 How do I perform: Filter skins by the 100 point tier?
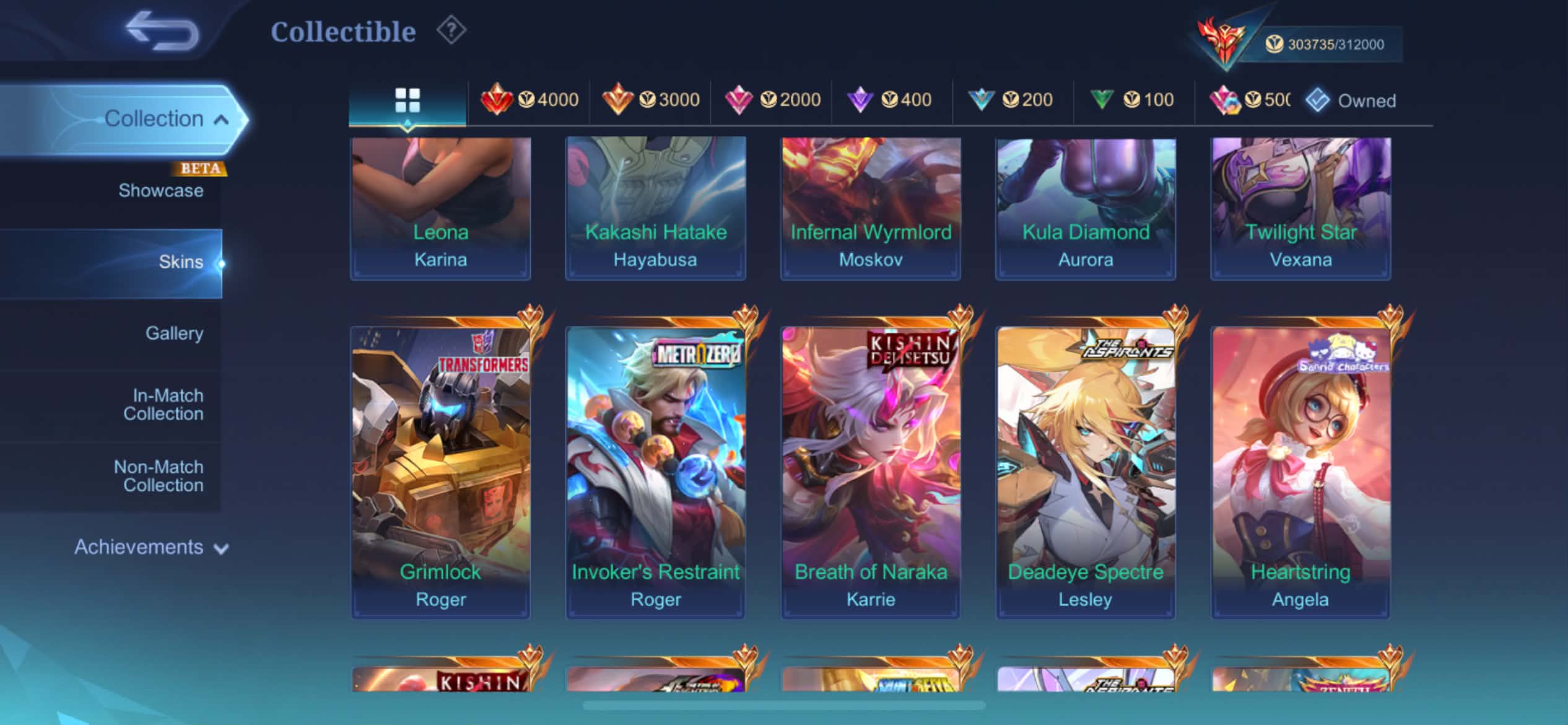pyautogui.click(x=1132, y=100)
